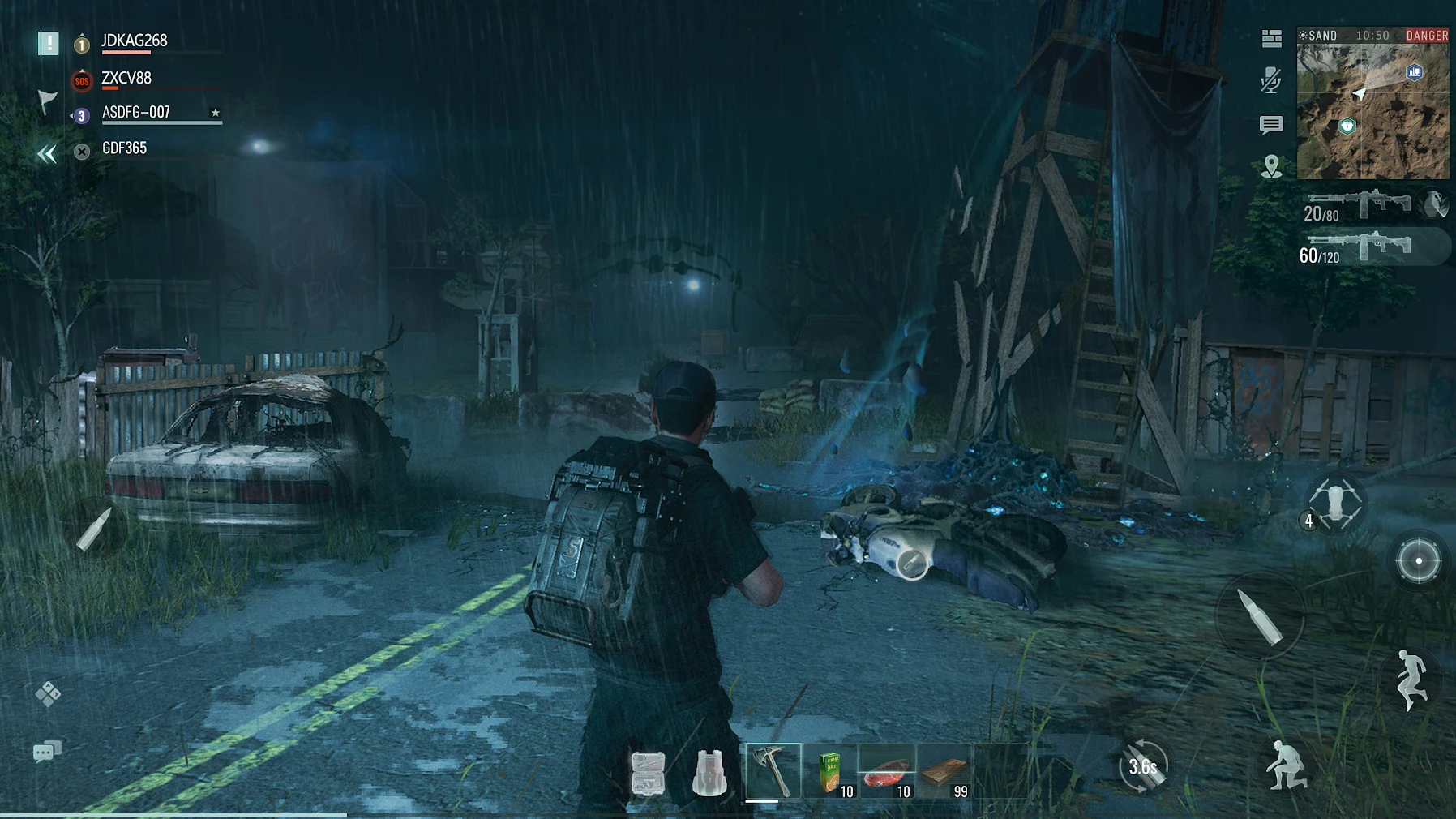The height and width of the screenshot is (819, 1456).
Task: Select teammate JDKAG268 in squad list
Action: (134, 41)
